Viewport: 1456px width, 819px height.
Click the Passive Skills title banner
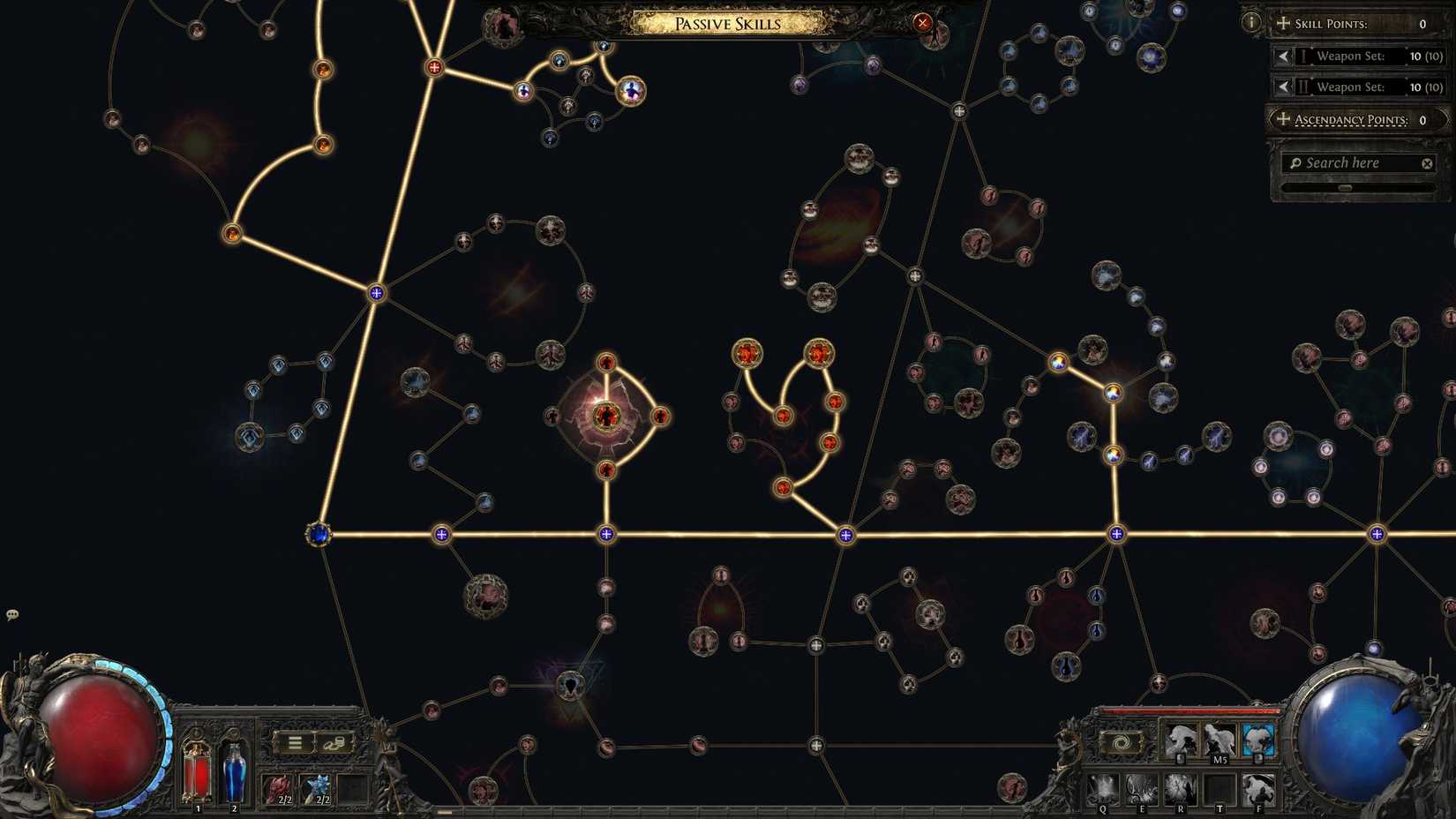tap(726, 23)
